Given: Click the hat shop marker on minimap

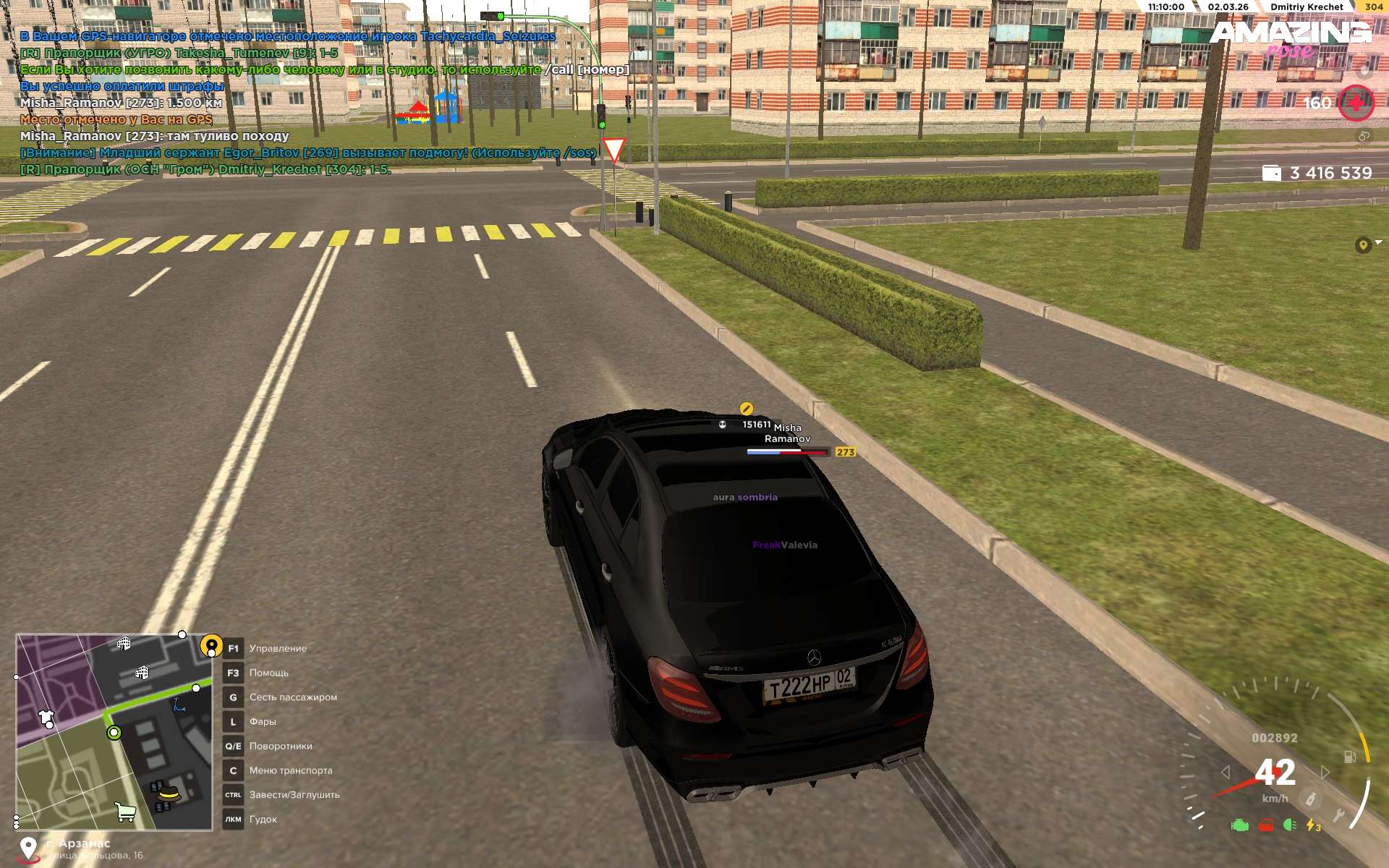Looking at the screenshot, I should click(x=169, y=793).
